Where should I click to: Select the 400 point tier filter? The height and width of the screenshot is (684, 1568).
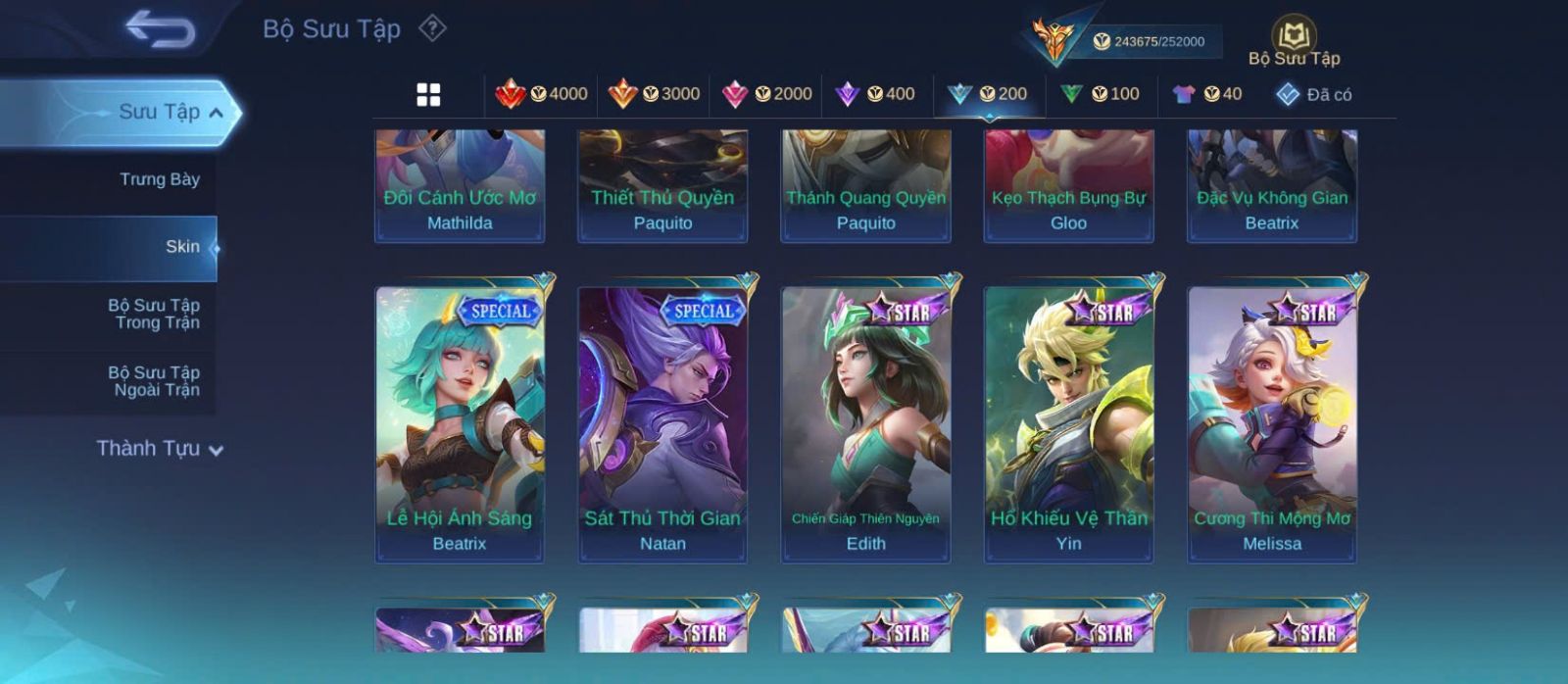875,94
